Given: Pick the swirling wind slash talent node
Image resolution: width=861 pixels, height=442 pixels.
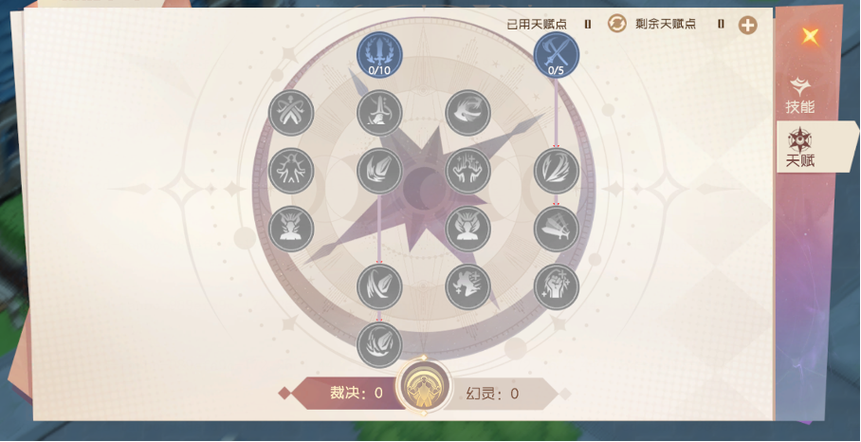Looking at the screenshot, I should (x=468, y=112).
